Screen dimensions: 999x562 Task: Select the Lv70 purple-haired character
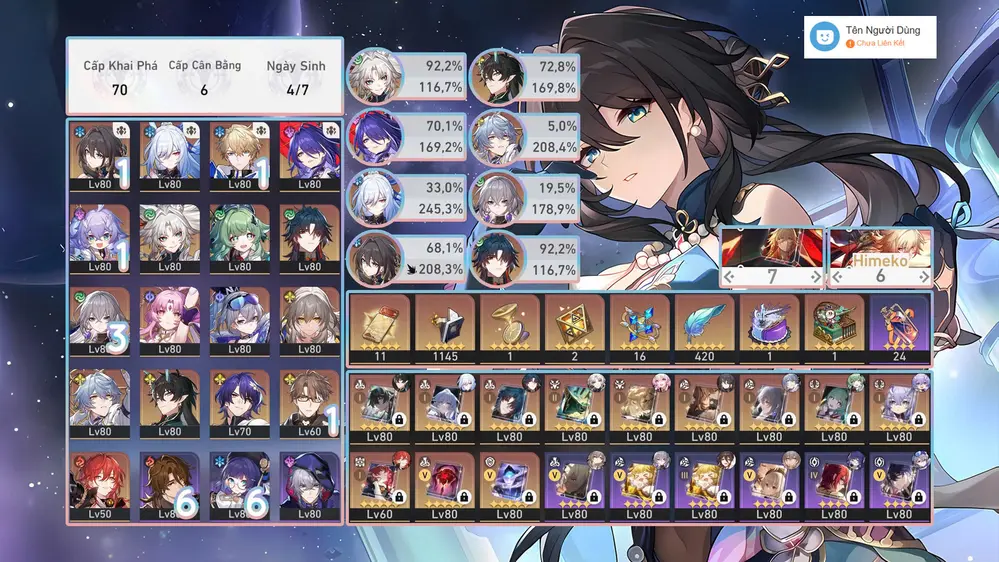point(240,399)
